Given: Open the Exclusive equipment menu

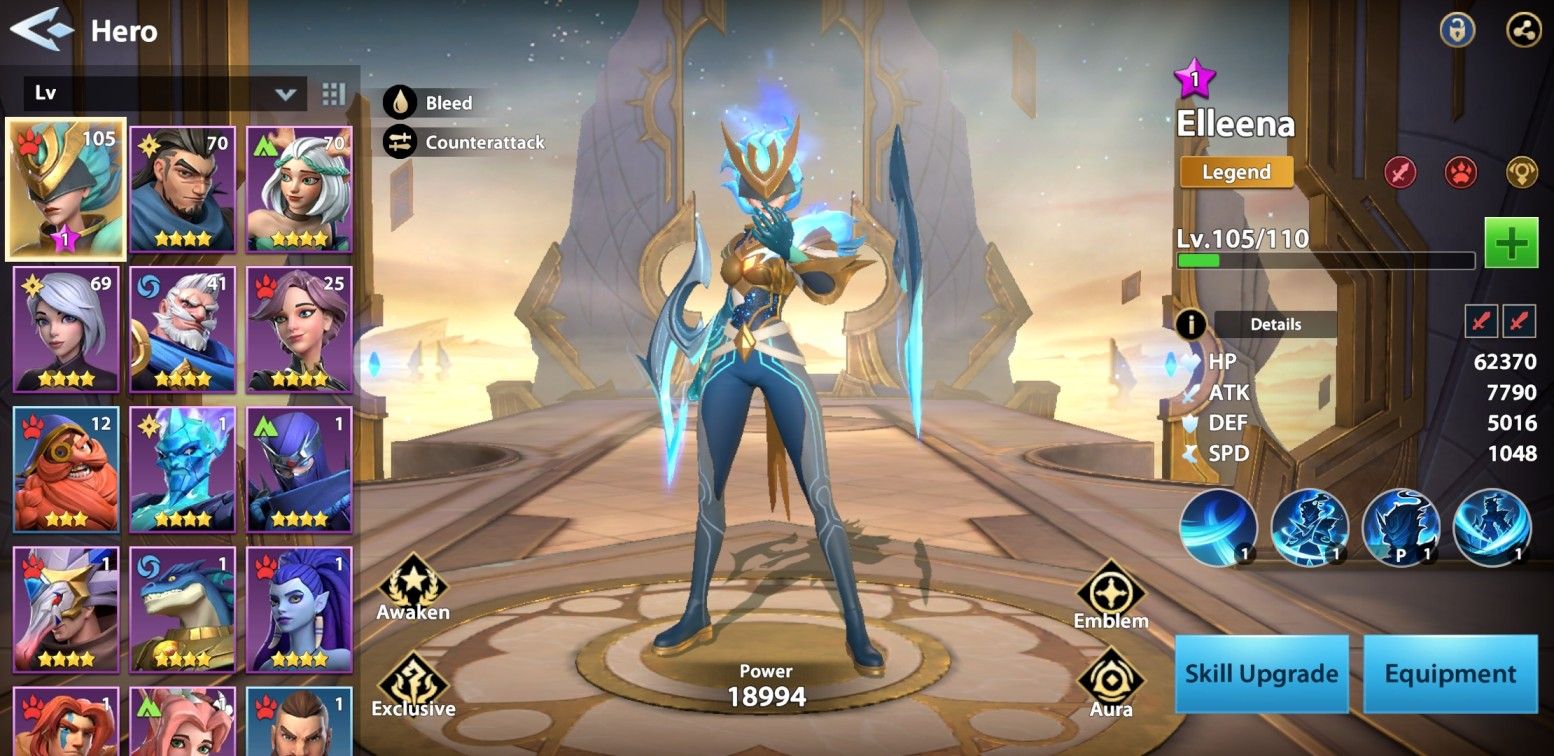Looking at the screenshot, I should 413,685.
